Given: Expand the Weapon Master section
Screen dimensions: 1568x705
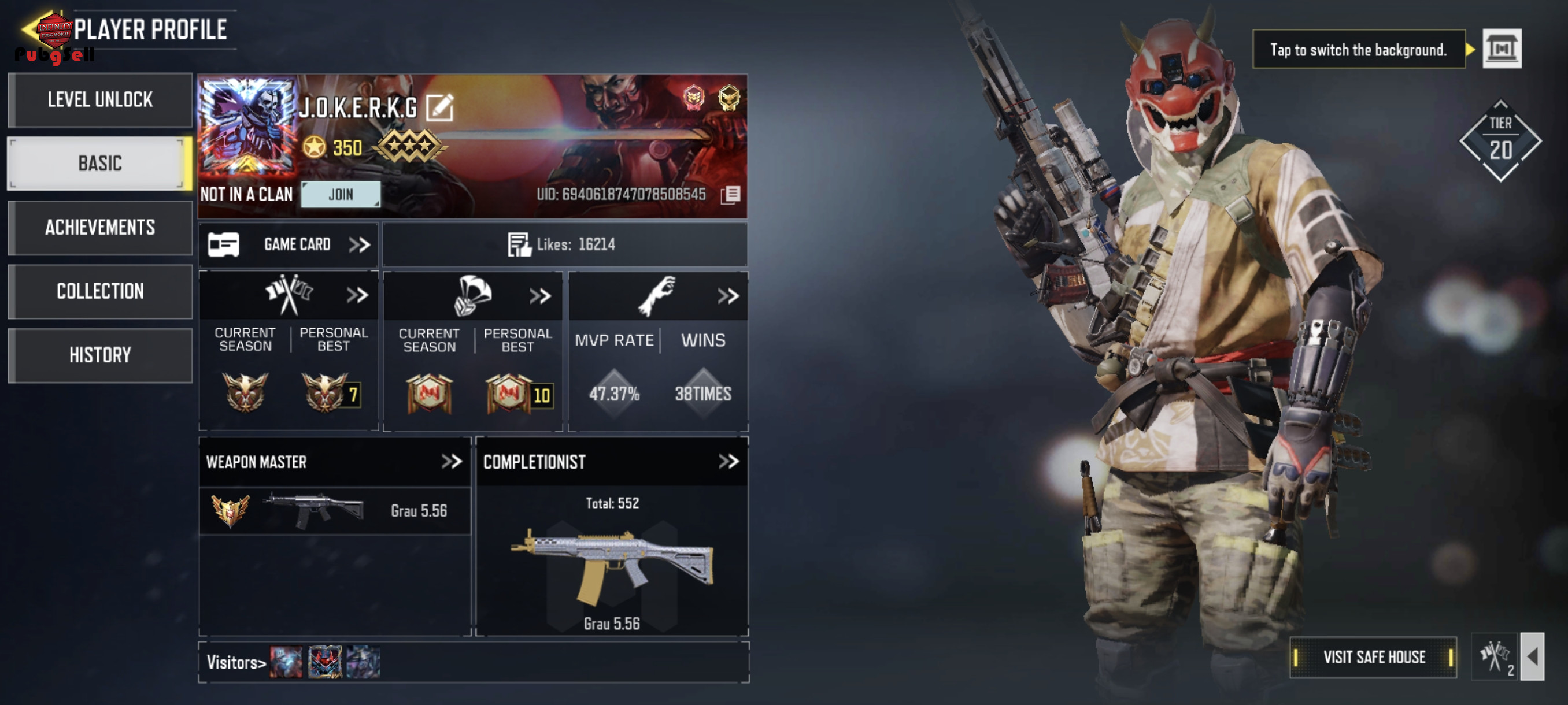Looking at the screenshot, I should (452, 462).
